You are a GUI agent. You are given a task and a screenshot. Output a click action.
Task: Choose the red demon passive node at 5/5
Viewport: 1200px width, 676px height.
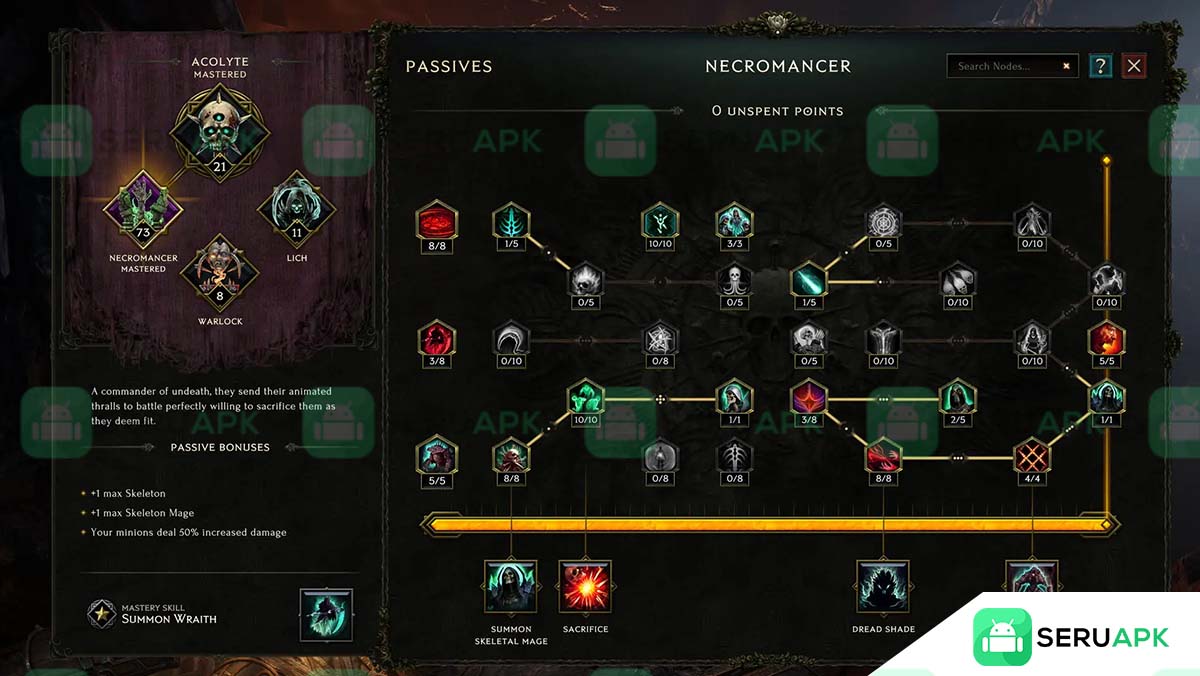(437, 457)
